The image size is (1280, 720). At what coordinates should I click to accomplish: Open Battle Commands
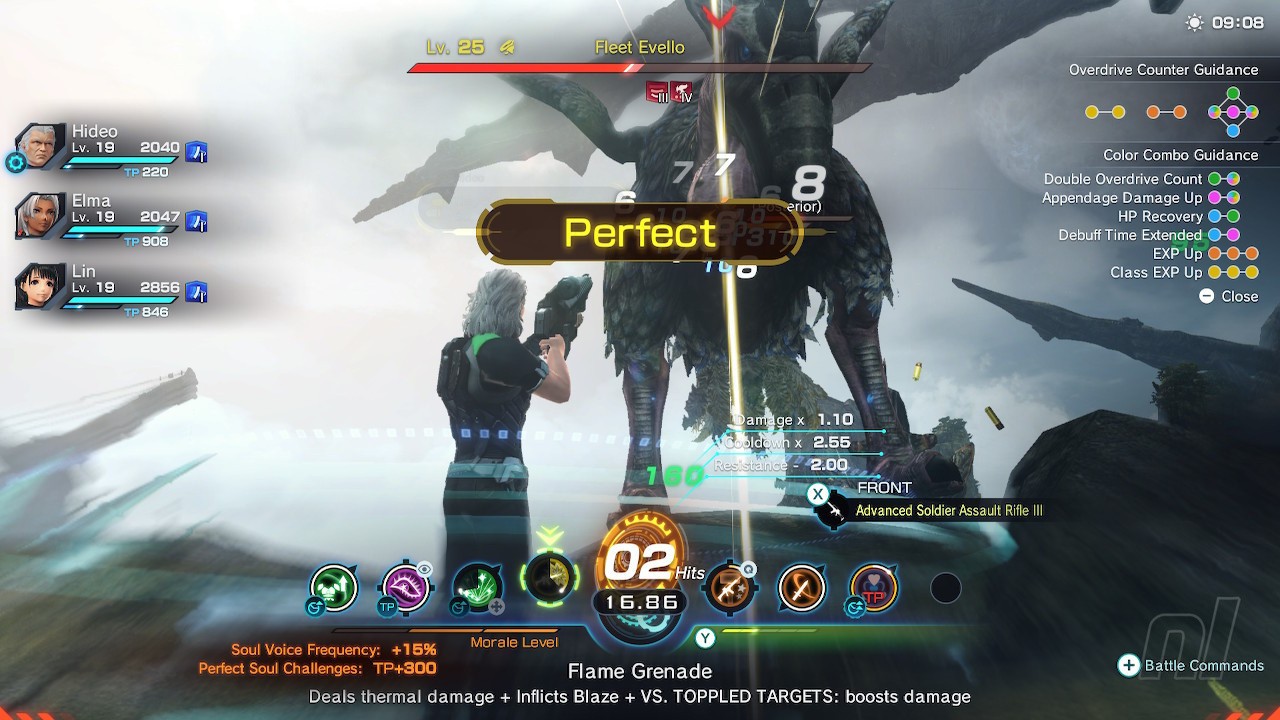pos(1191,666)
